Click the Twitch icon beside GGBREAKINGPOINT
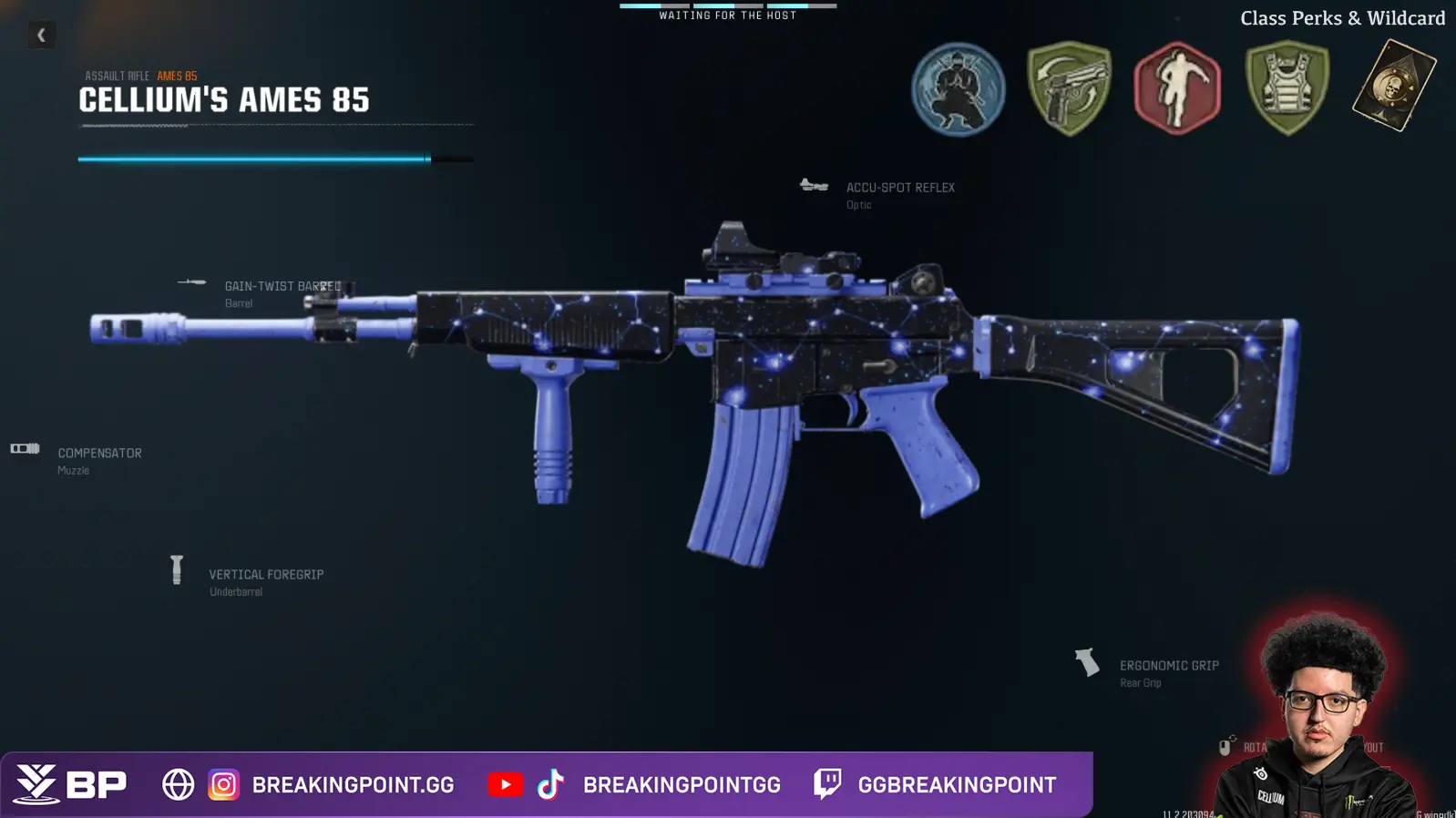The width and height of the screenshot is (1456, 818). 827,784
